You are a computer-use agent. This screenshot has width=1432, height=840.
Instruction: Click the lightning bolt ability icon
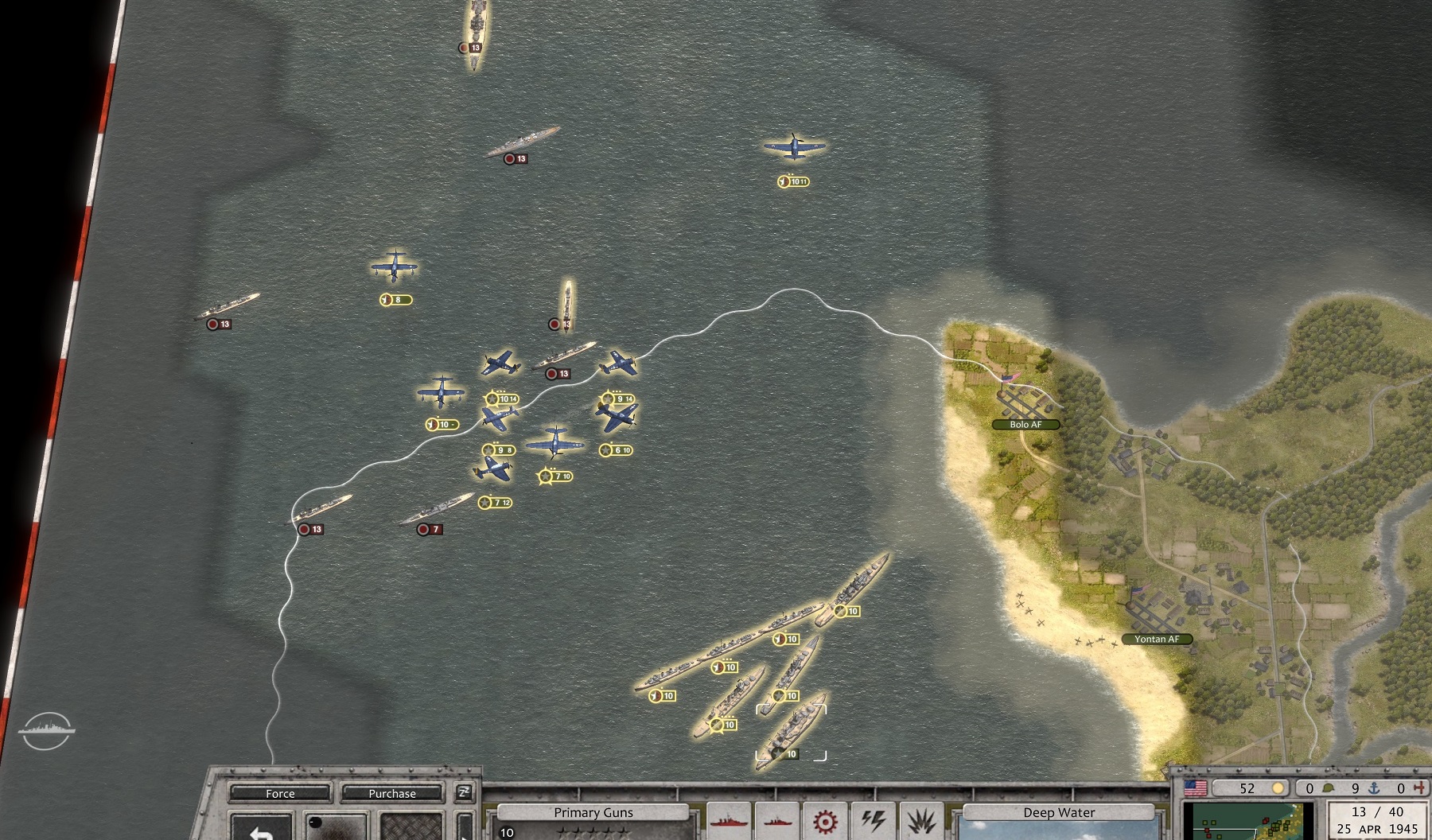click(x=873, y=819)
